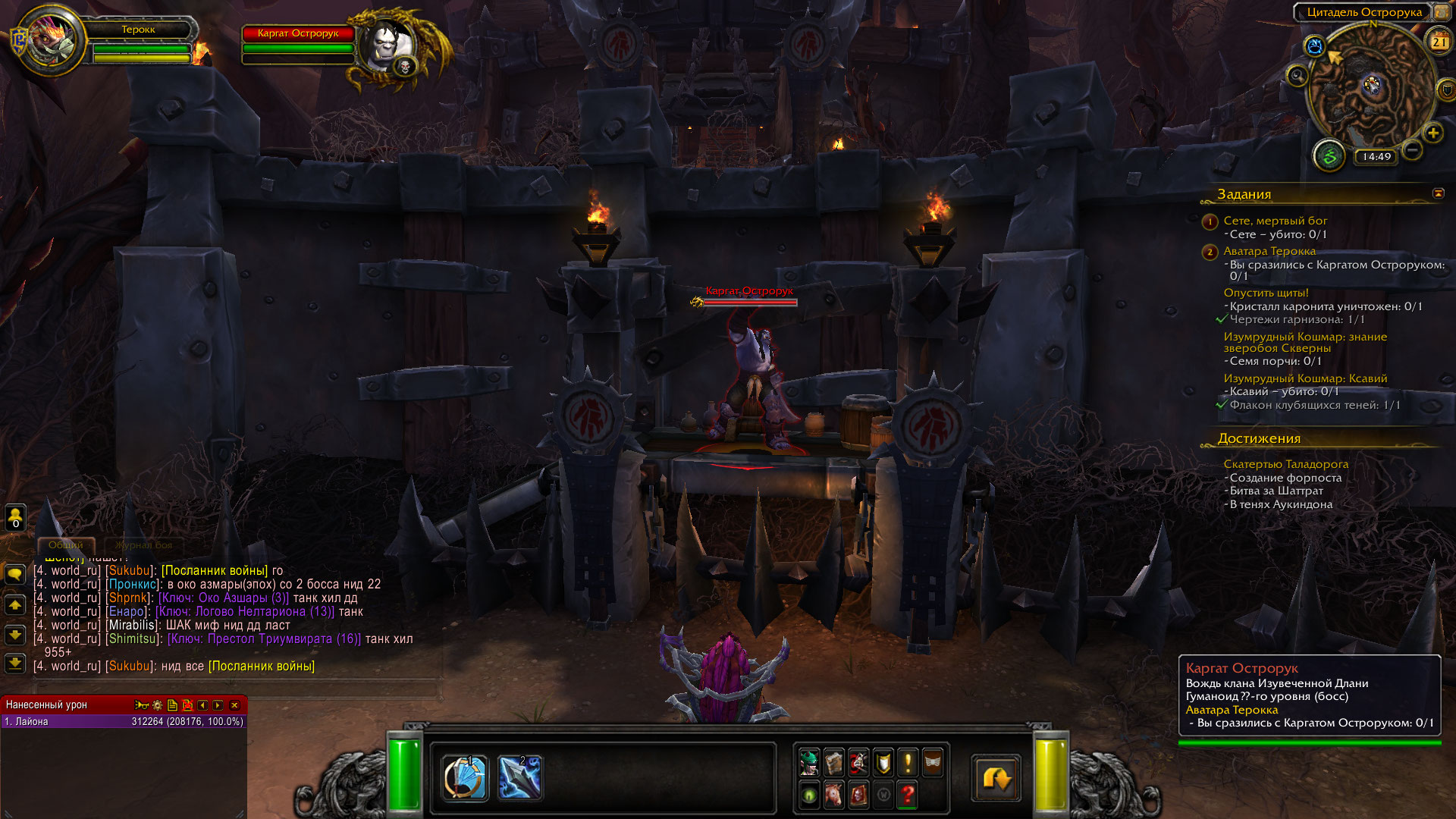Image resolution: width=1456 pixels, height=819 pixels.
Task: Activate the first ability with the crystal blade icon
Action: [x=464, y=778]
